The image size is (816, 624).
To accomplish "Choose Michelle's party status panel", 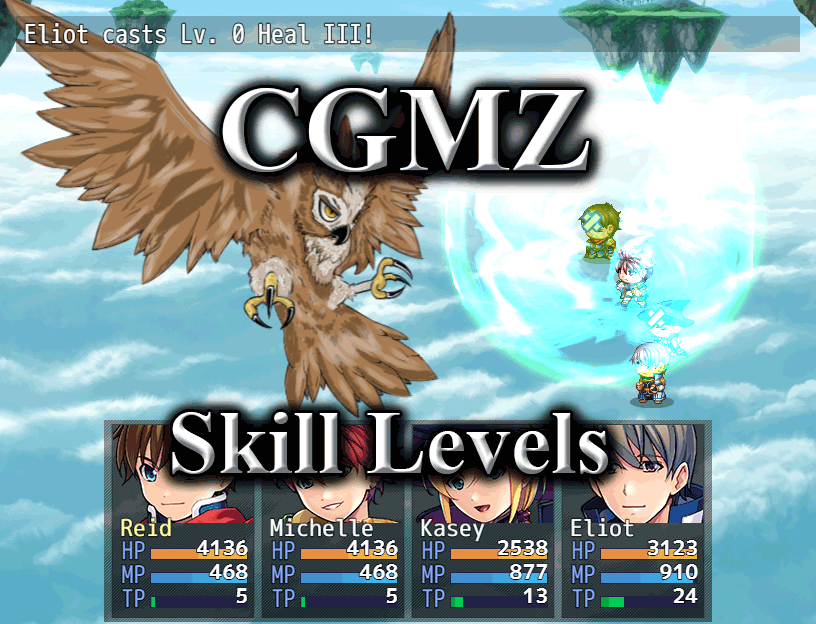I will click(x=333, y=520).
